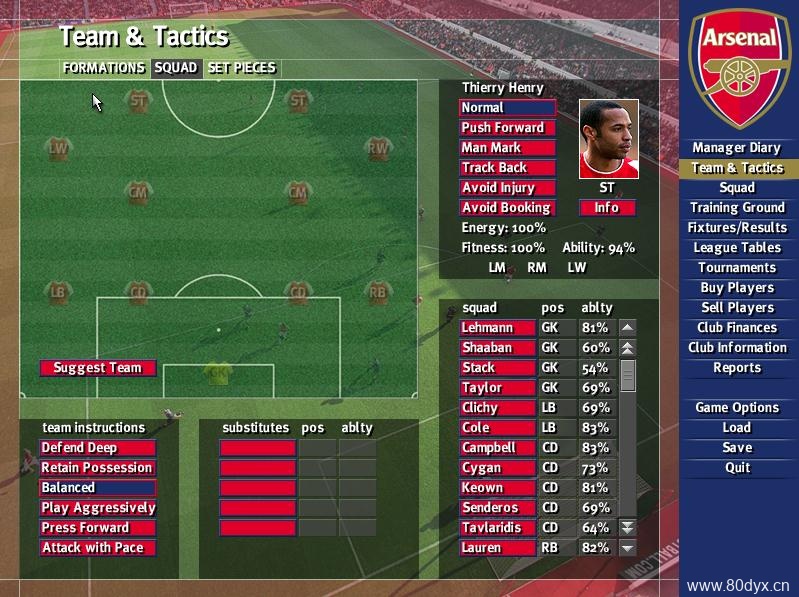The width and height of the screenshot is (799, 597).
Task: Enable Avoid Booking for the player
Action: tap(507, 208)
